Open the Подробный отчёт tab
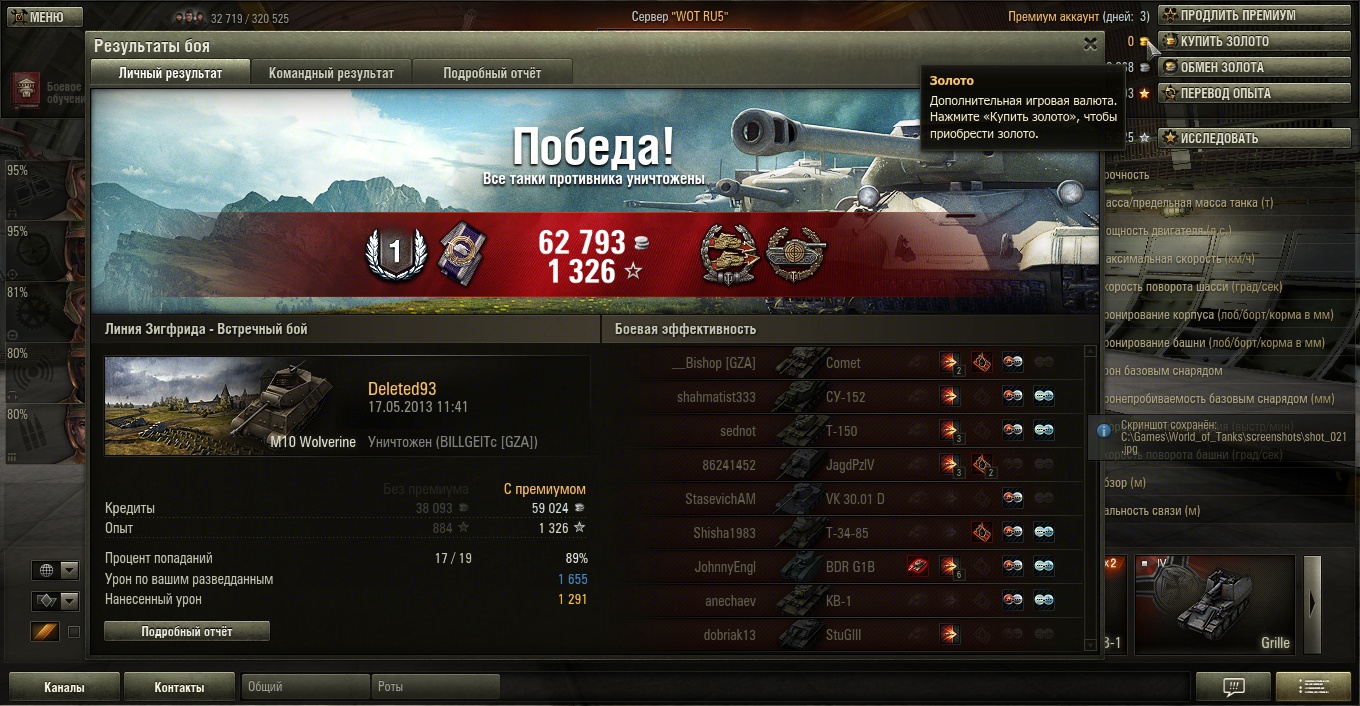Viewport: 1360px width, 706px height. [x=492, y=73]
